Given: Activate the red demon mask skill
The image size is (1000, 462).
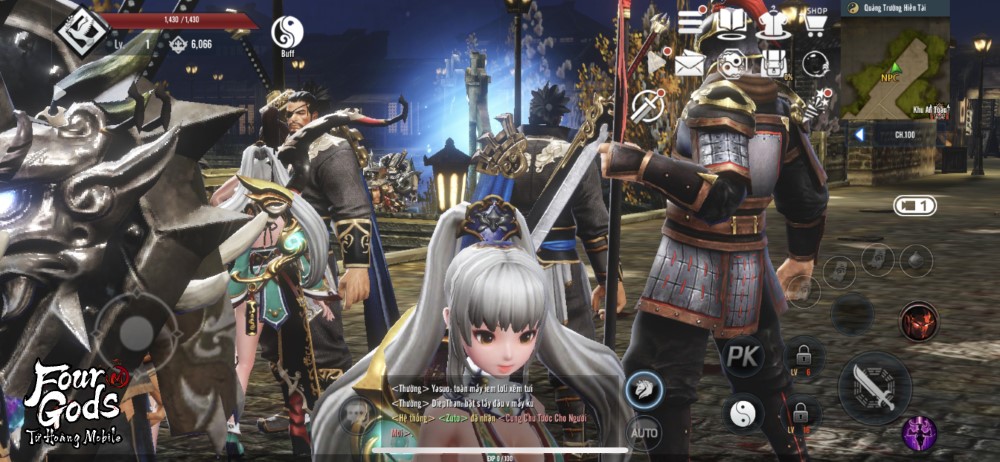Looking at the screenshot, I should pos(918,322).
